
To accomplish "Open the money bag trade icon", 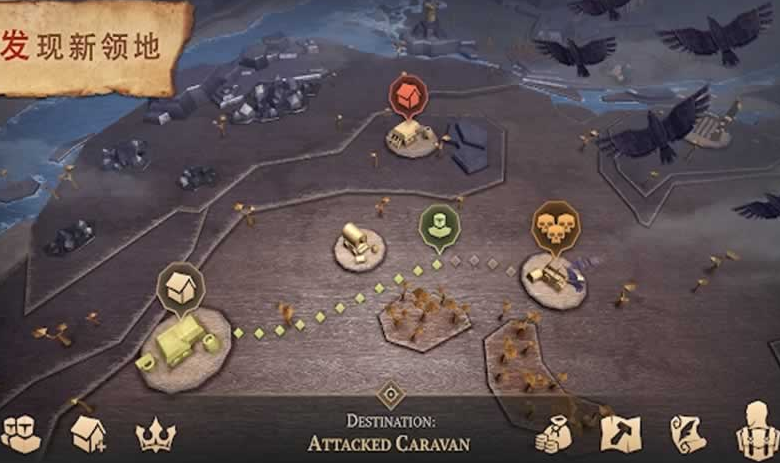I will 553,434.
